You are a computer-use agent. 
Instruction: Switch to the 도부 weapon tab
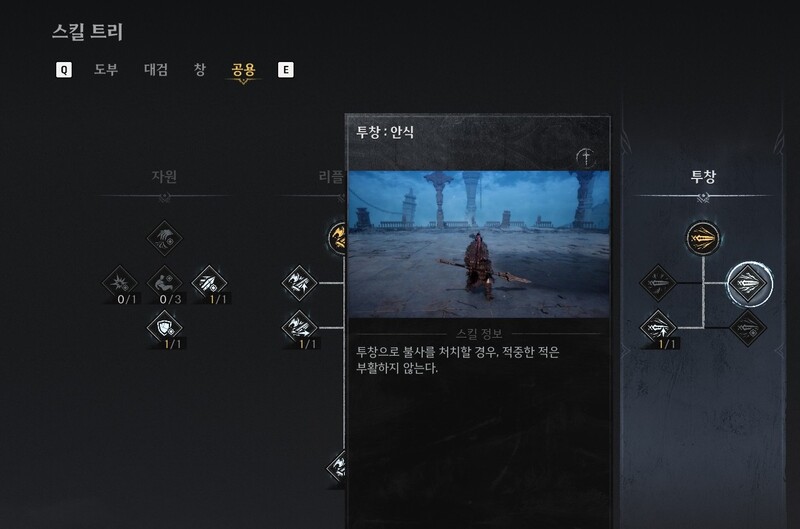pyautogui.click(x=106, y=70)
